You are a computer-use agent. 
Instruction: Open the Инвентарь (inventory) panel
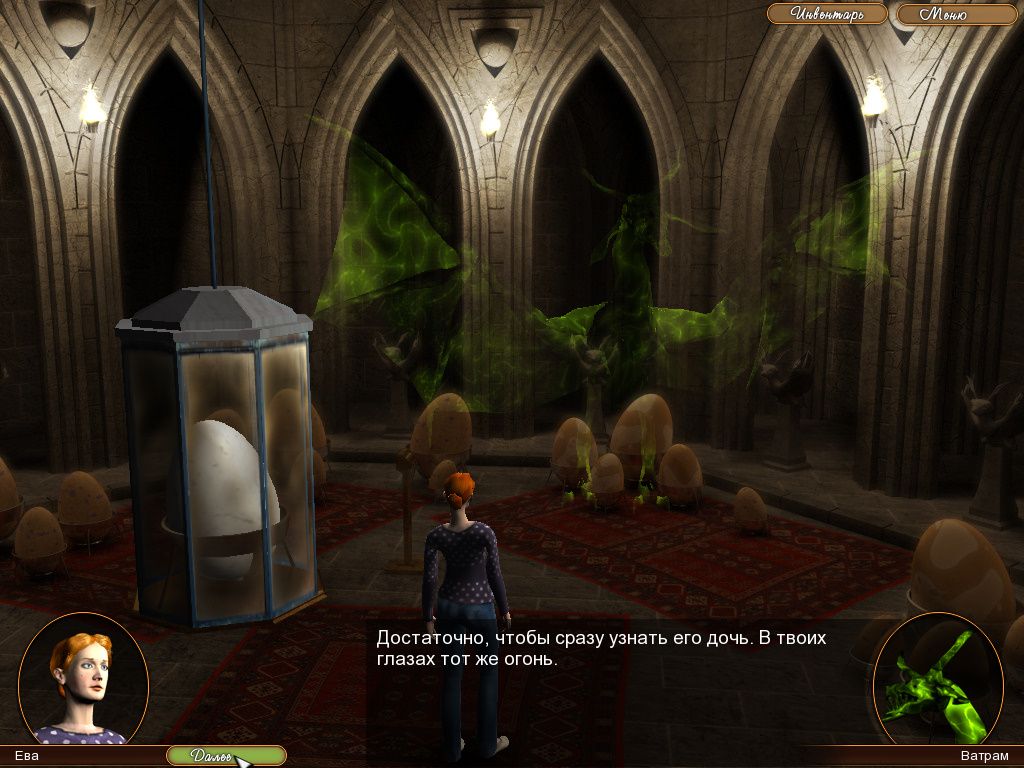click(x=826, y=14)
